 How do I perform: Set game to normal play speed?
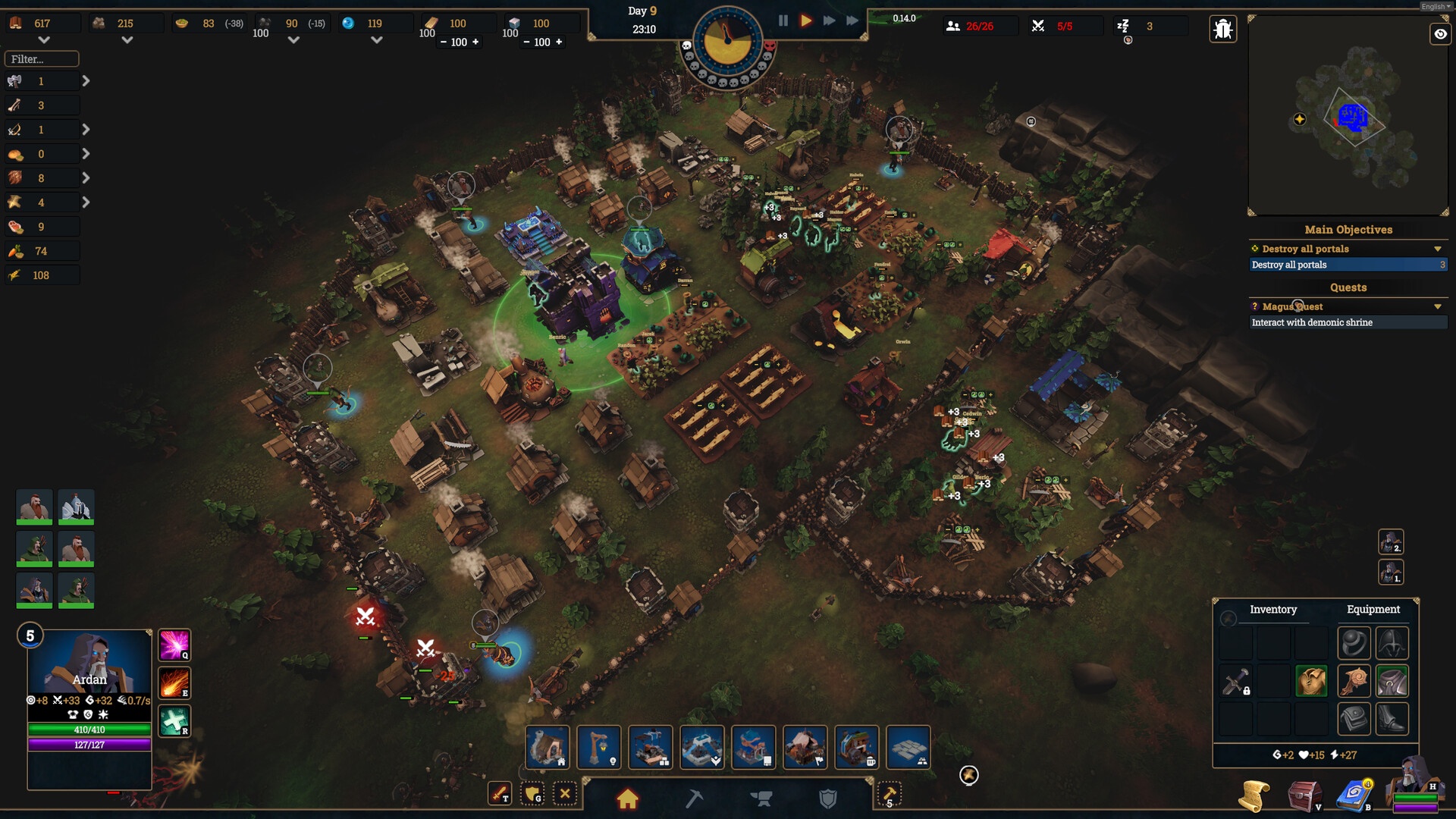806,21
